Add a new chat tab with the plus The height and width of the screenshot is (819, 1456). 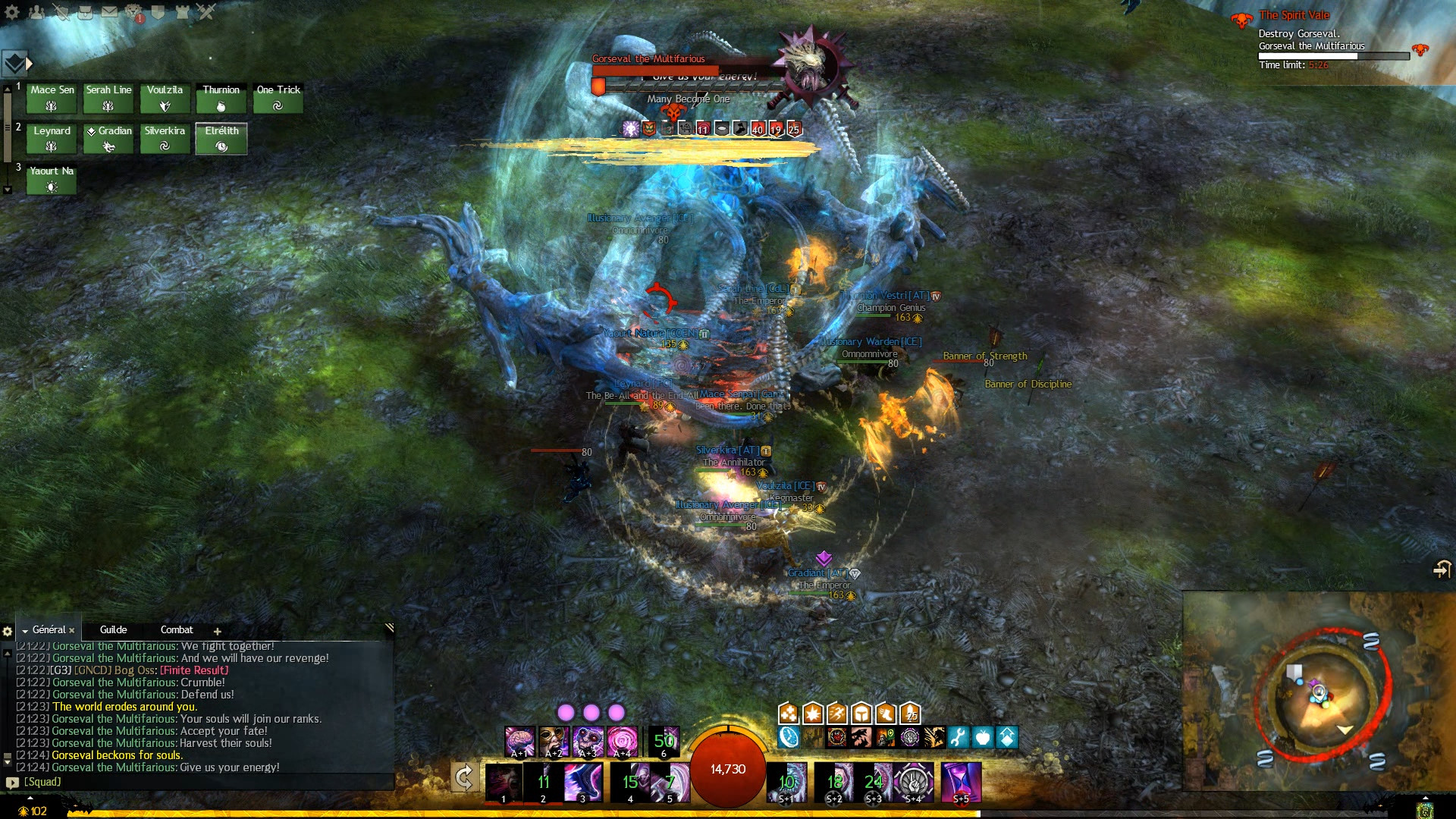[x=218, y=631]
